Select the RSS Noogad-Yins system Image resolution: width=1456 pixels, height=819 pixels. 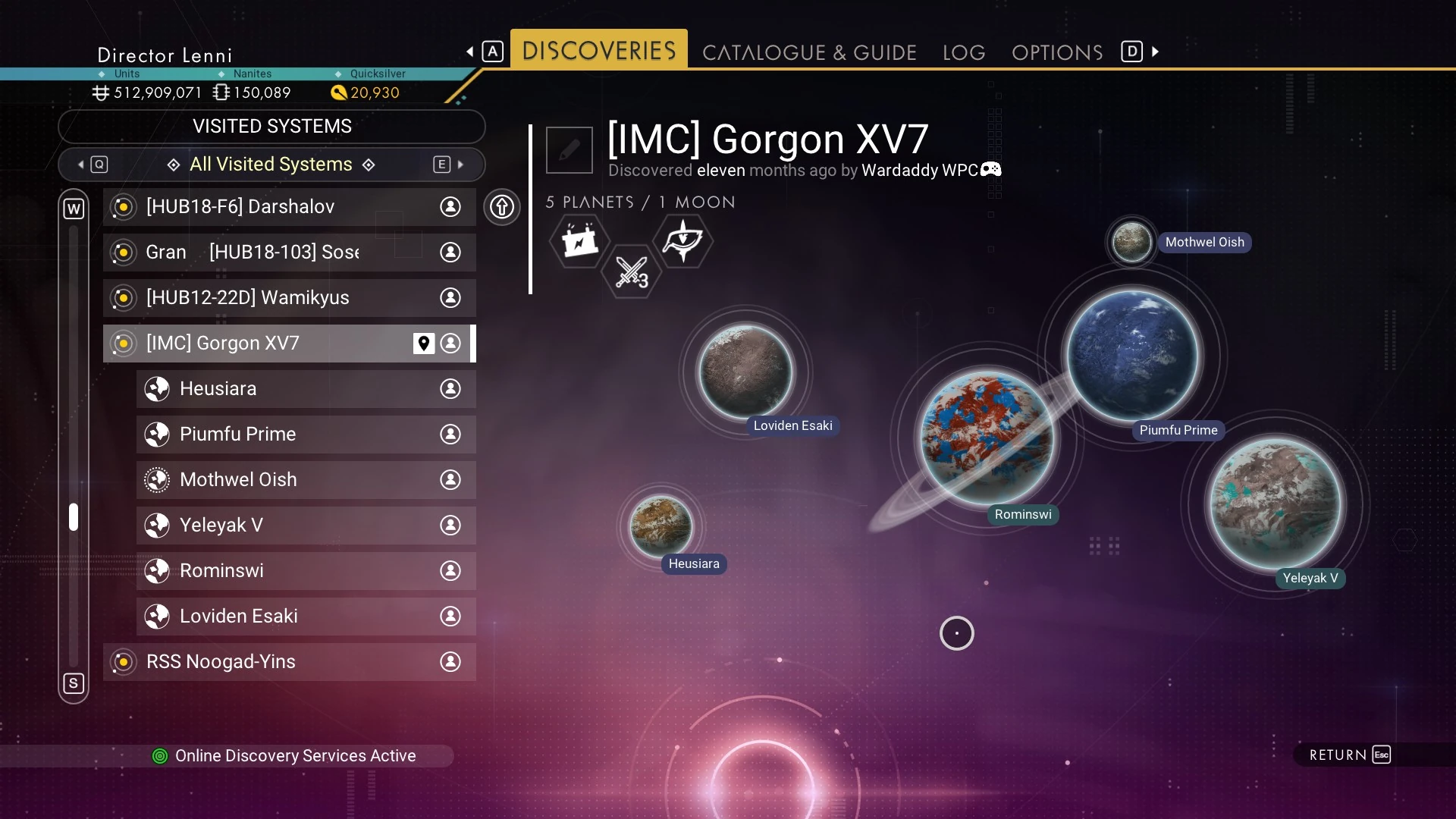point(289,662)
